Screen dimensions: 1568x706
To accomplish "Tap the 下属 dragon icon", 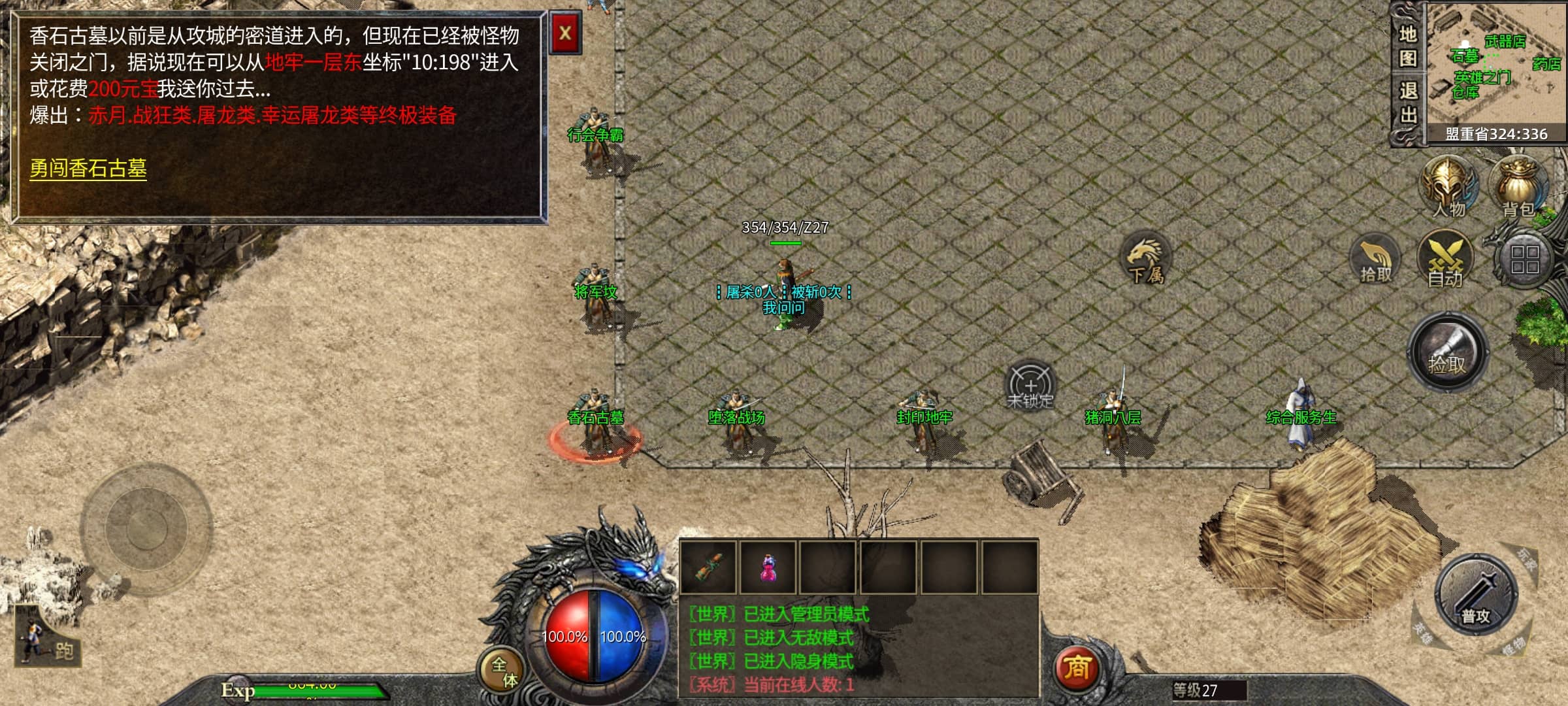I will (x=1146, y=259).
